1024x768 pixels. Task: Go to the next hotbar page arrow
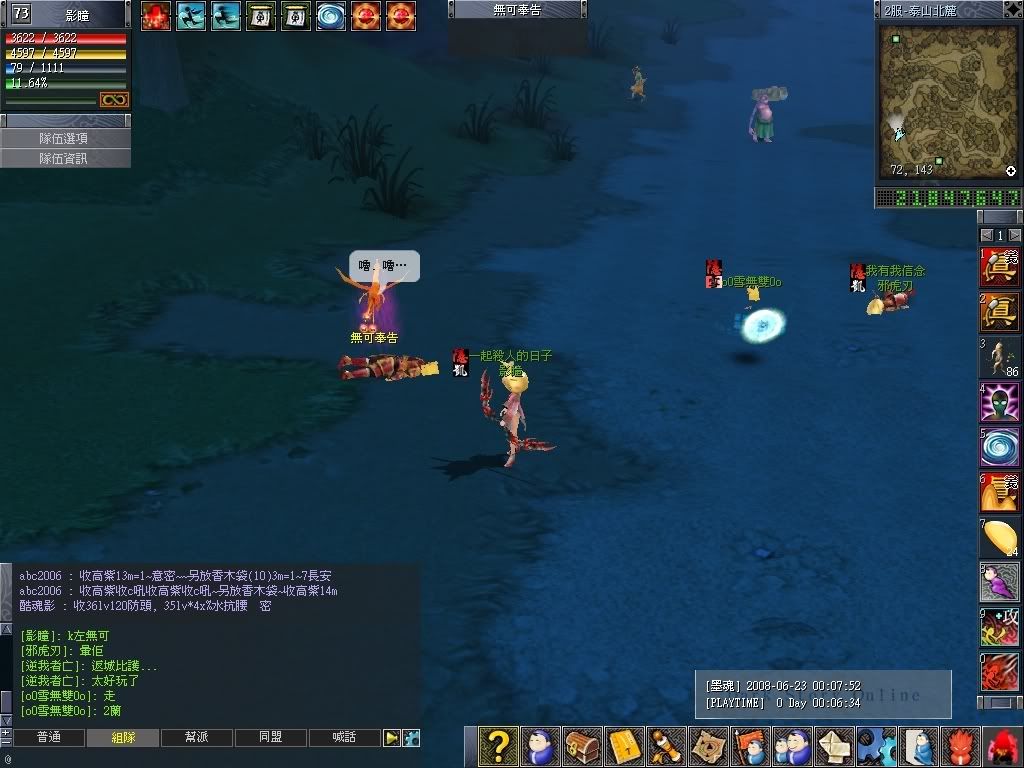[1014, 235]
